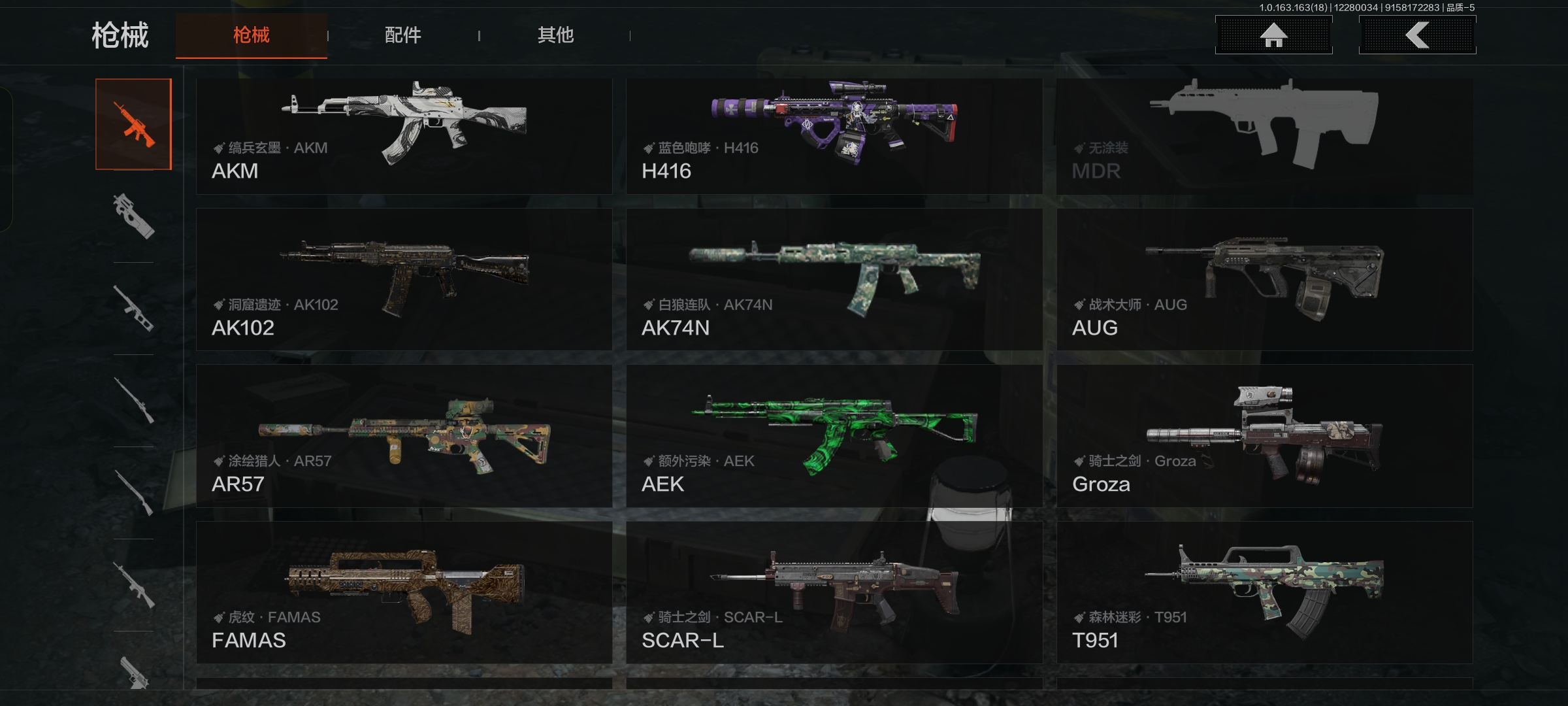Go back with the arrow button
The width and height of the screenshot is (1568, 706).
coord(1417,35)
